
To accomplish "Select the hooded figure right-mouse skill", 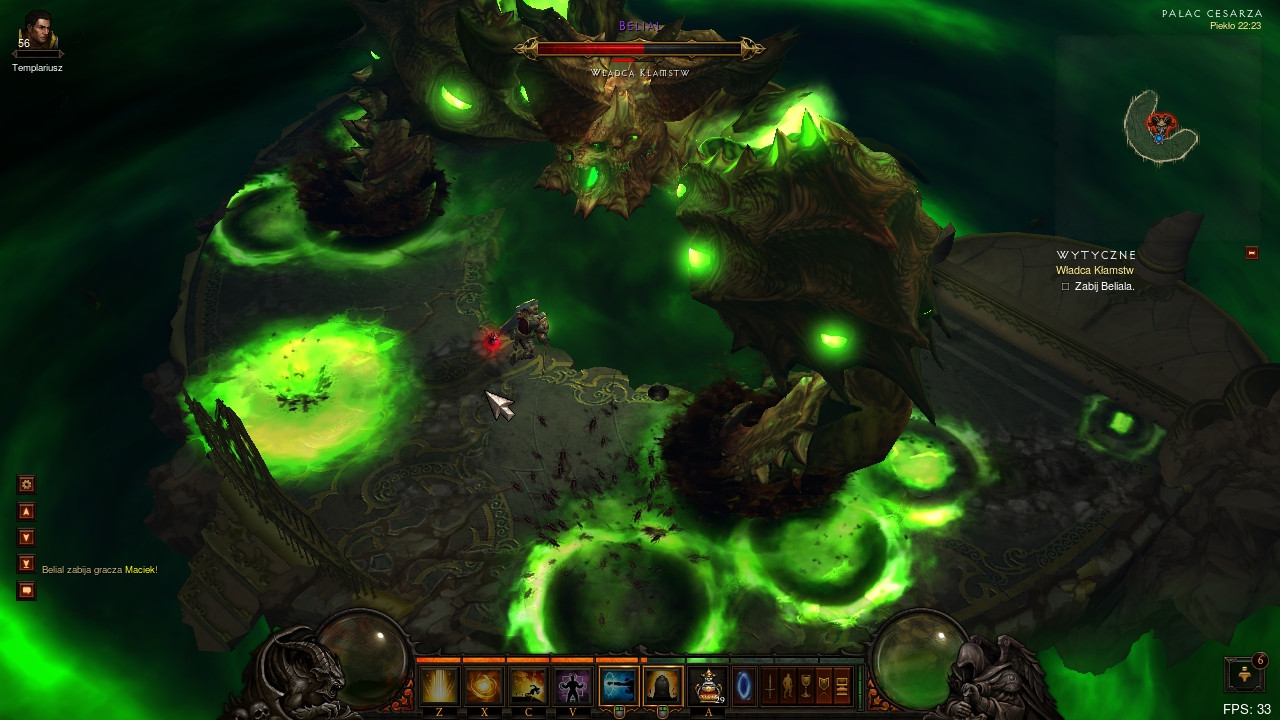I will pos(663,686).
